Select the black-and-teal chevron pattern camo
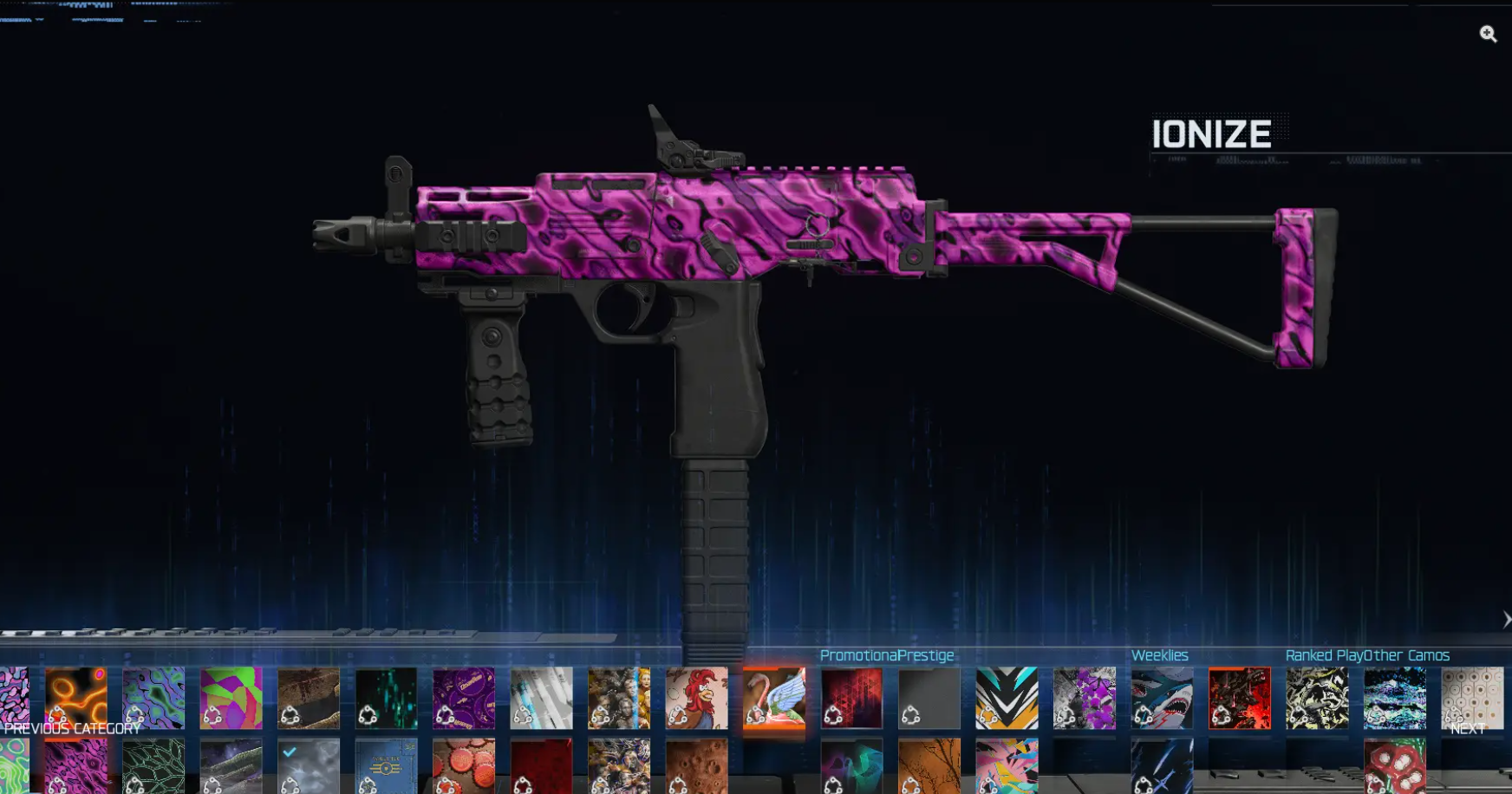The image size is (1512, 794). click(x=1006, y=698)
